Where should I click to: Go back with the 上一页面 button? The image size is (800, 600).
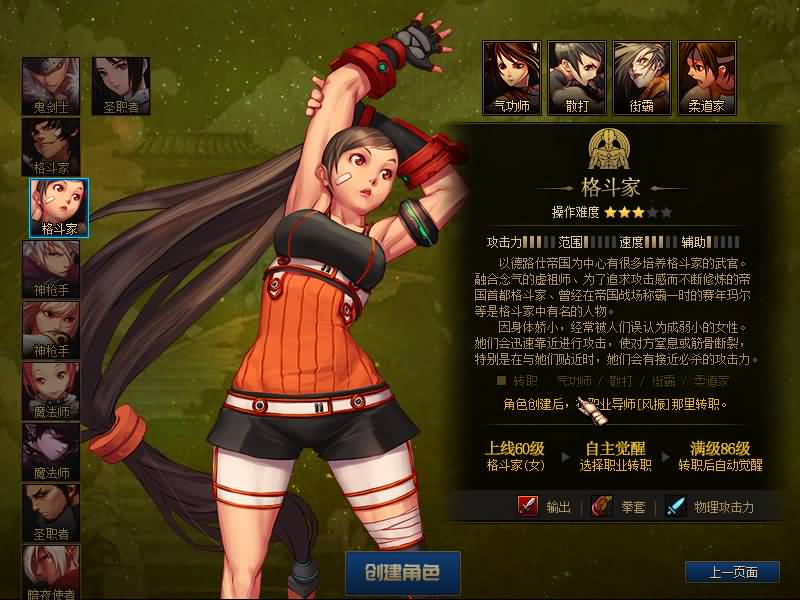[731, 573]
